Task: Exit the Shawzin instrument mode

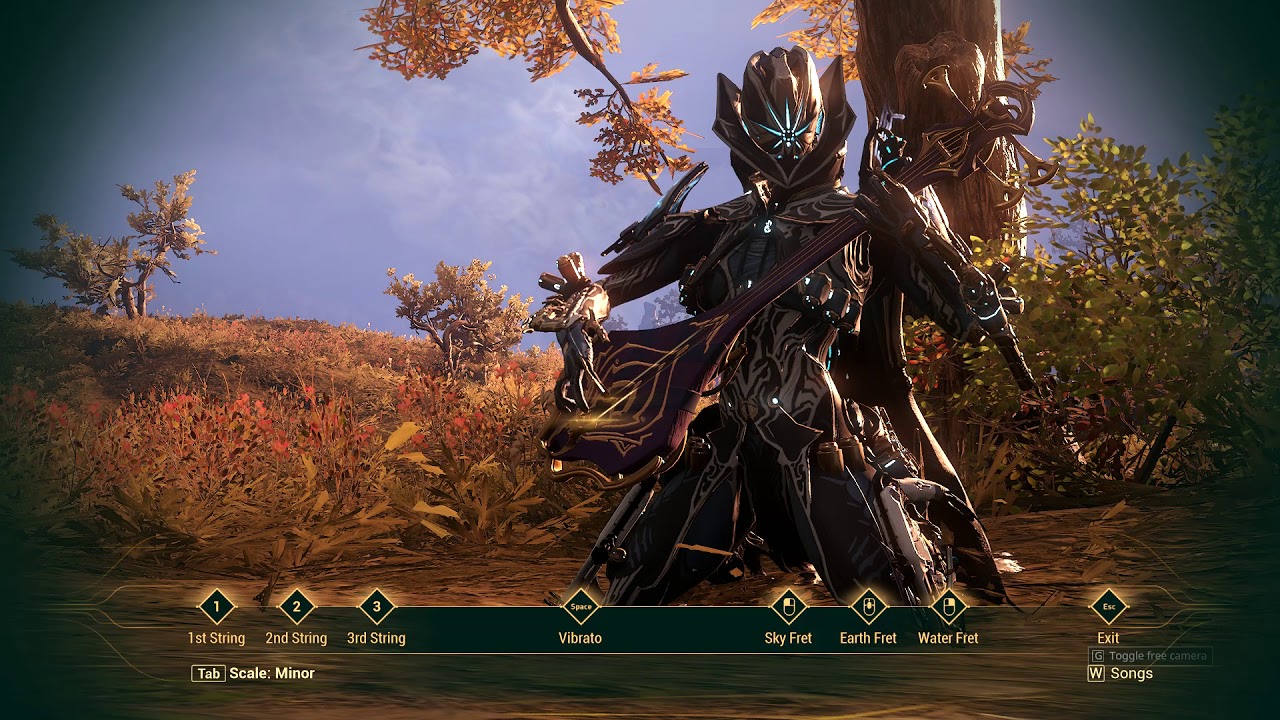Action: 1108,607
